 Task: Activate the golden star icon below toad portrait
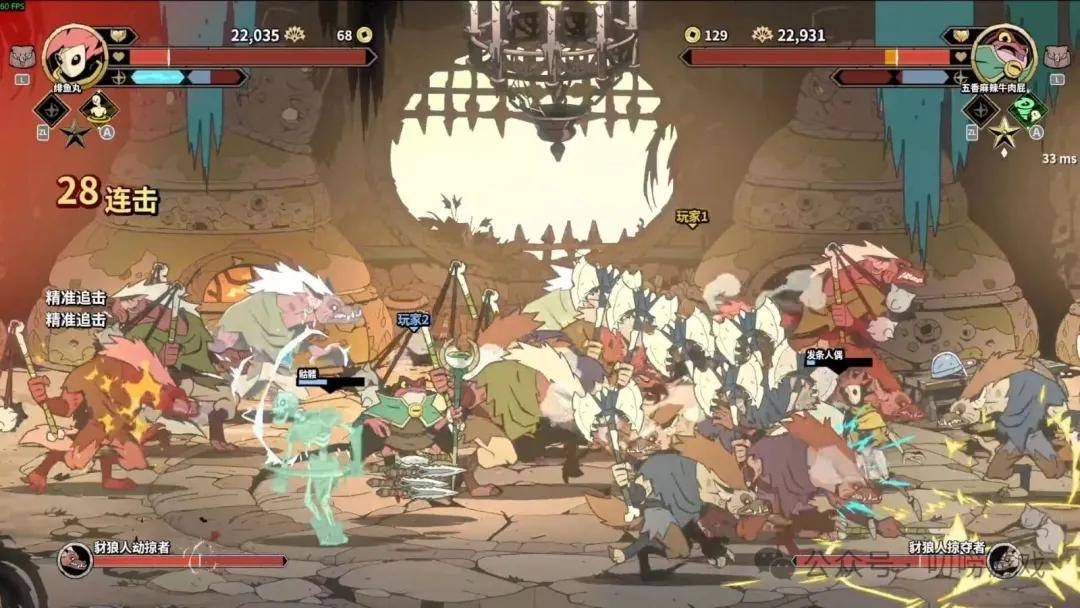(1003, 133)
